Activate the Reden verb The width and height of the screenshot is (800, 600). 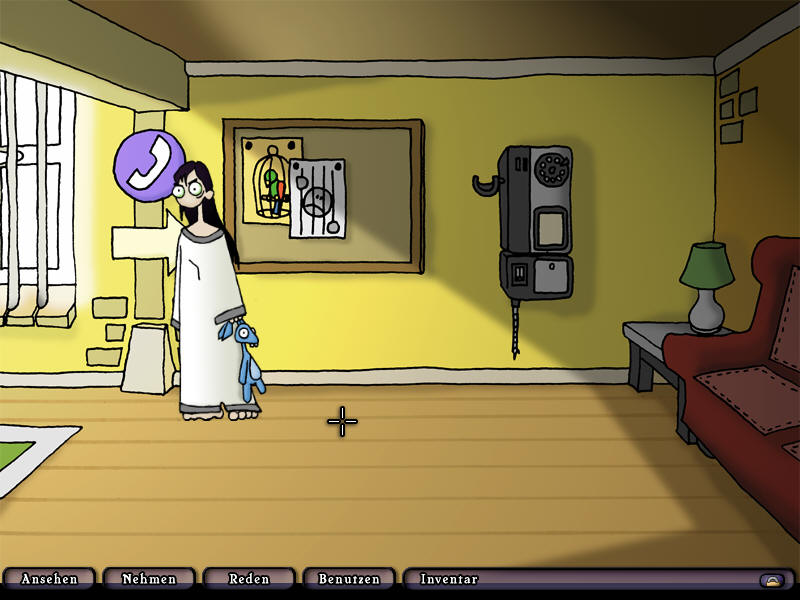tap(249, 579)
